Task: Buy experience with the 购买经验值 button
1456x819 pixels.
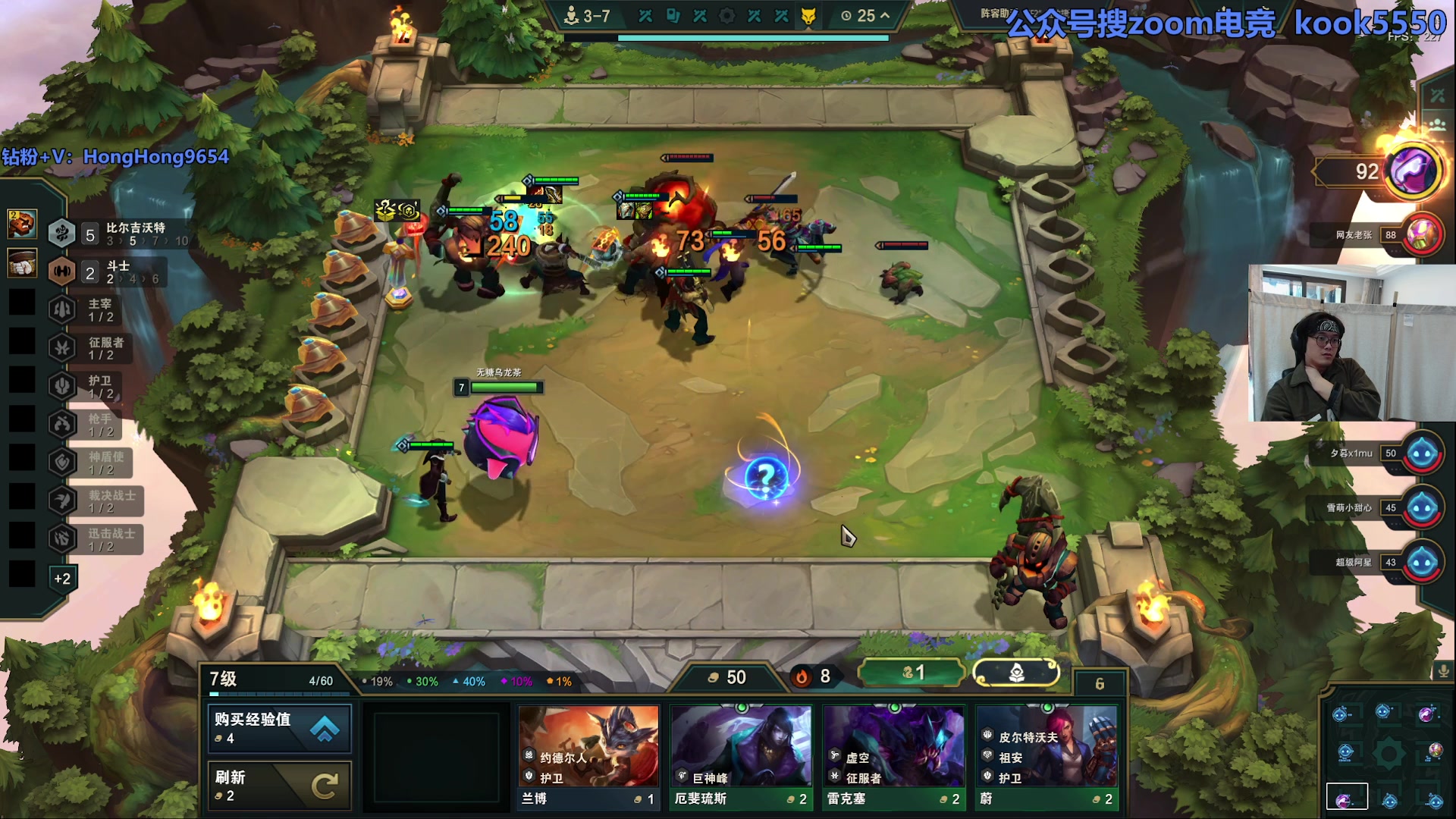Action: point(279,727)
